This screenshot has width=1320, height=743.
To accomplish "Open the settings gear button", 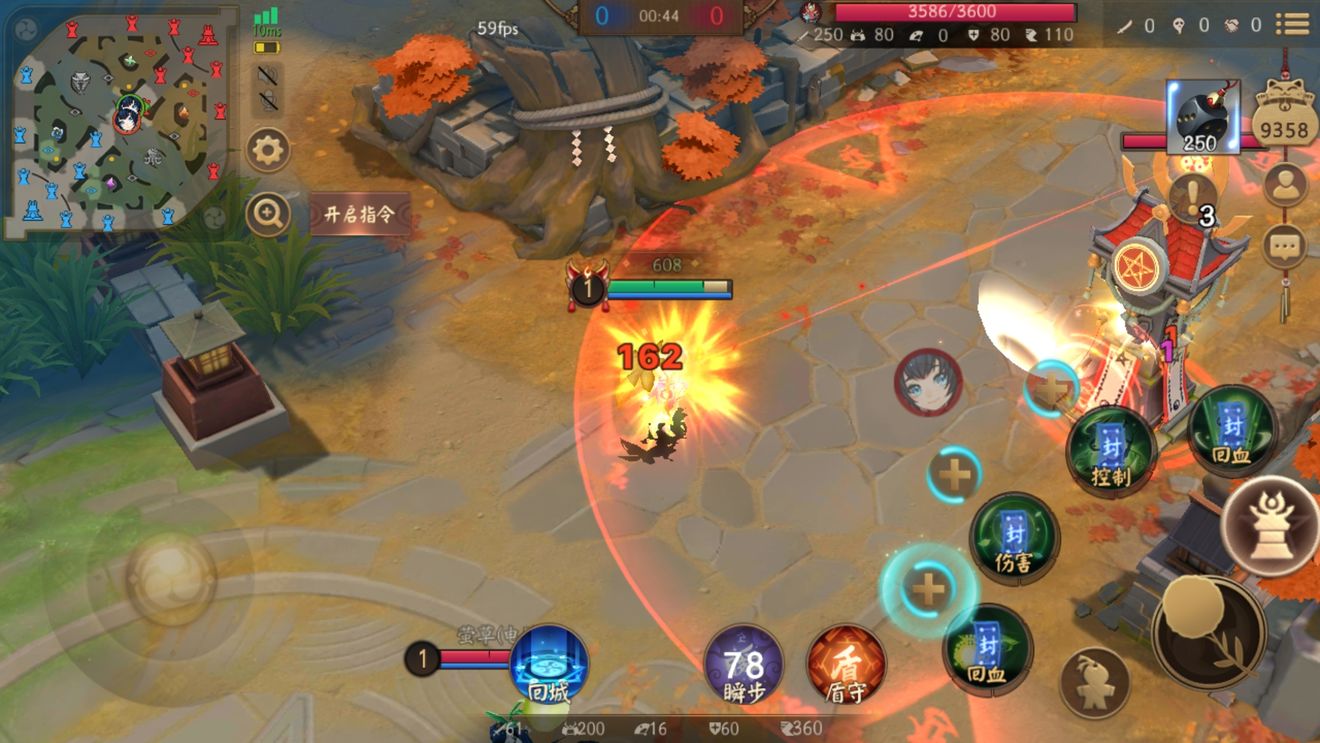I will click(268, 151).
